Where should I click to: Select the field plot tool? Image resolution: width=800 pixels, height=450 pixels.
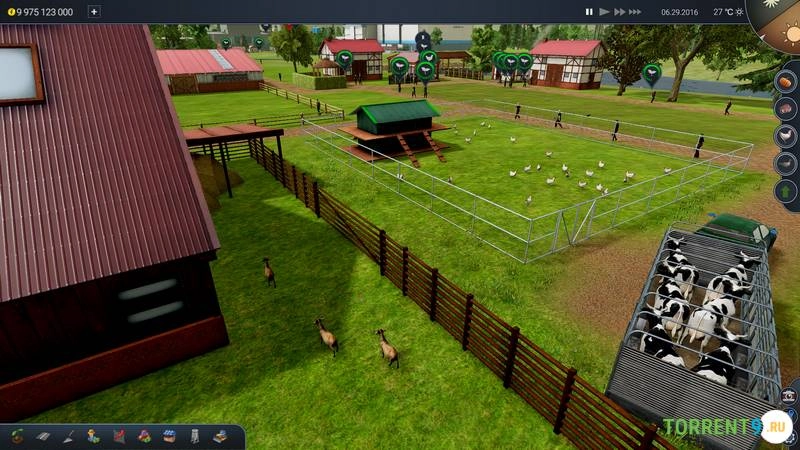pyautogui.click(x=43, y=436)
